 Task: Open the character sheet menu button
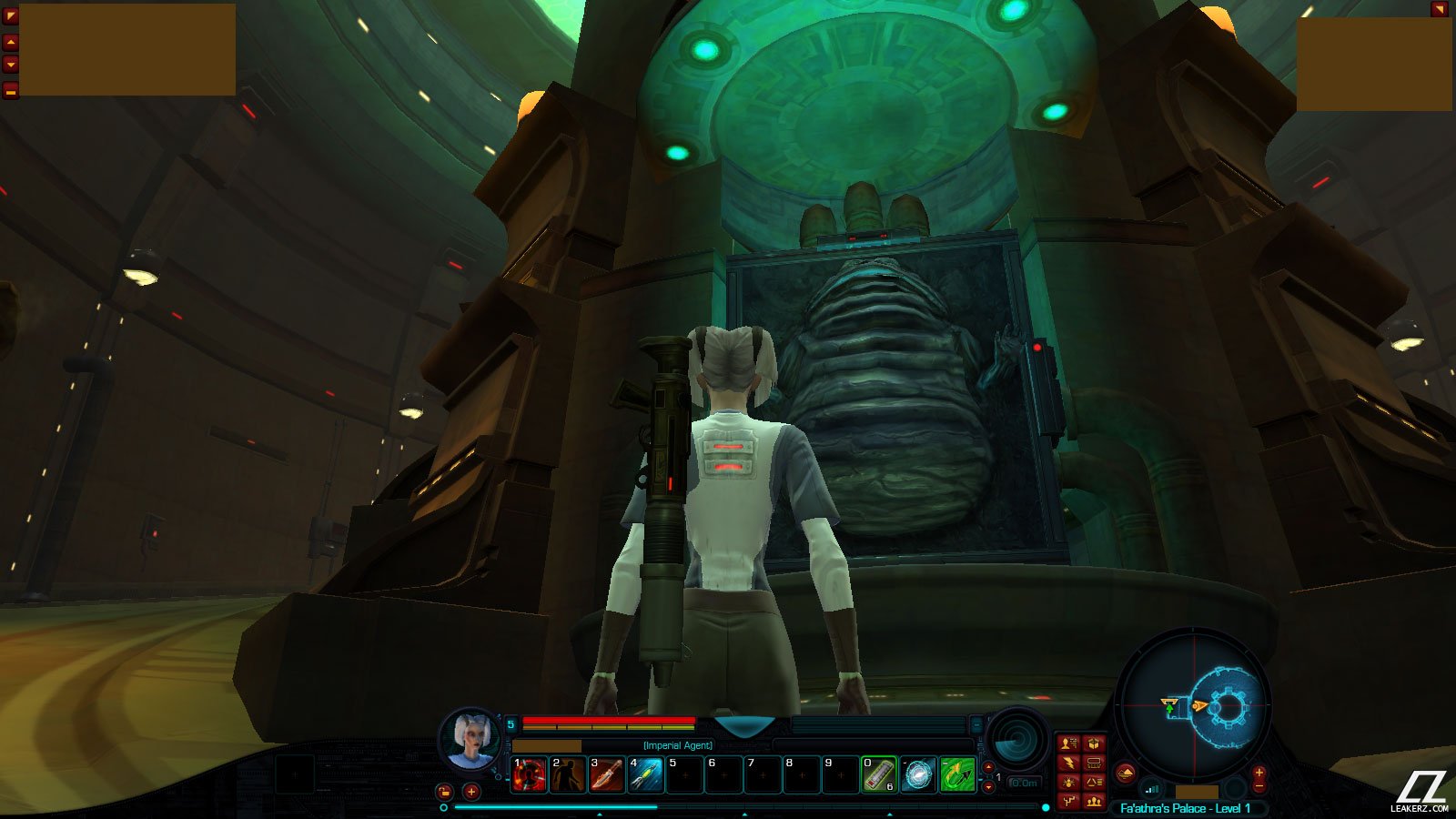1069,743
